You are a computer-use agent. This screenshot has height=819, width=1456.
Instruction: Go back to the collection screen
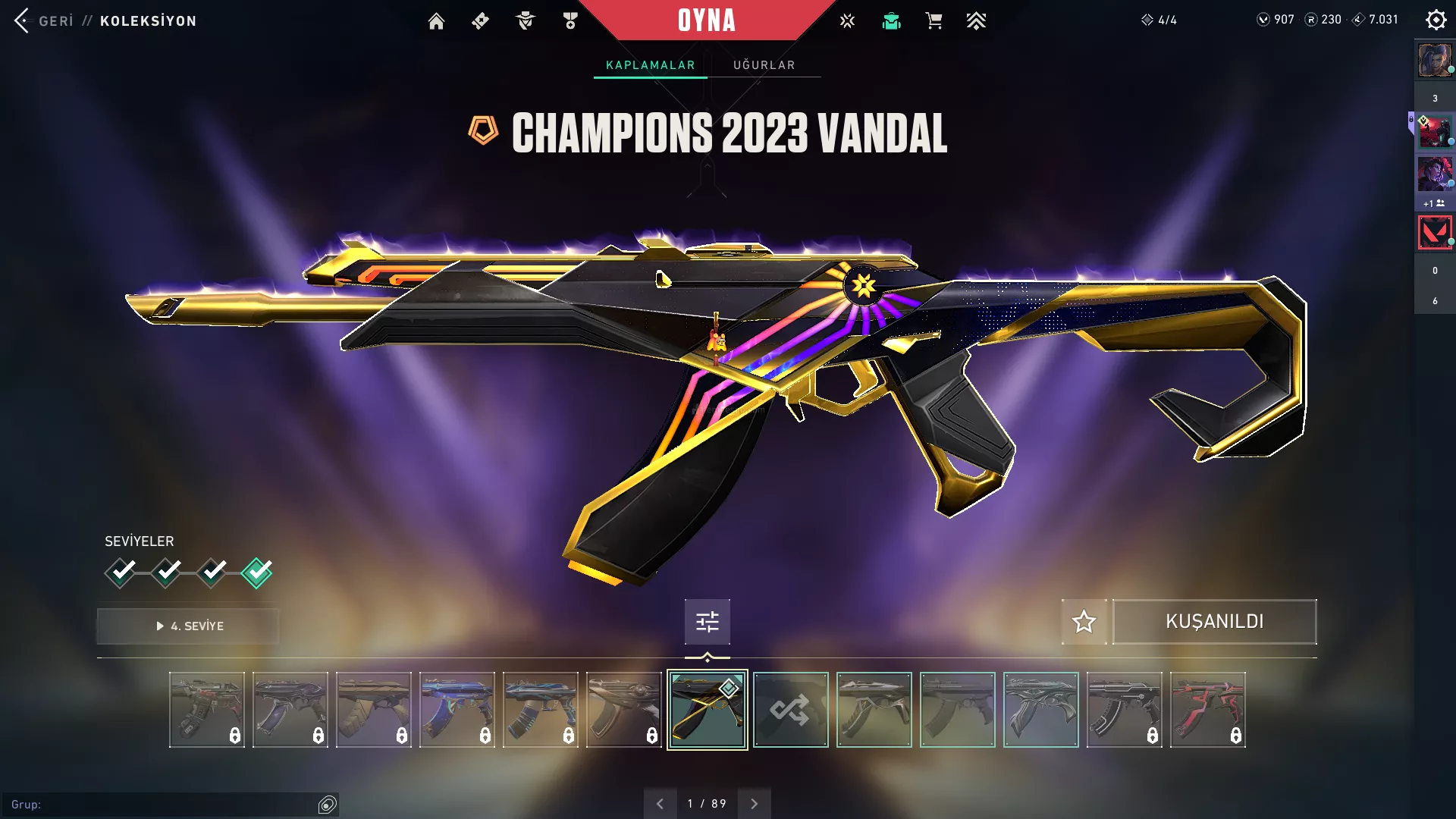coord(45,20)
